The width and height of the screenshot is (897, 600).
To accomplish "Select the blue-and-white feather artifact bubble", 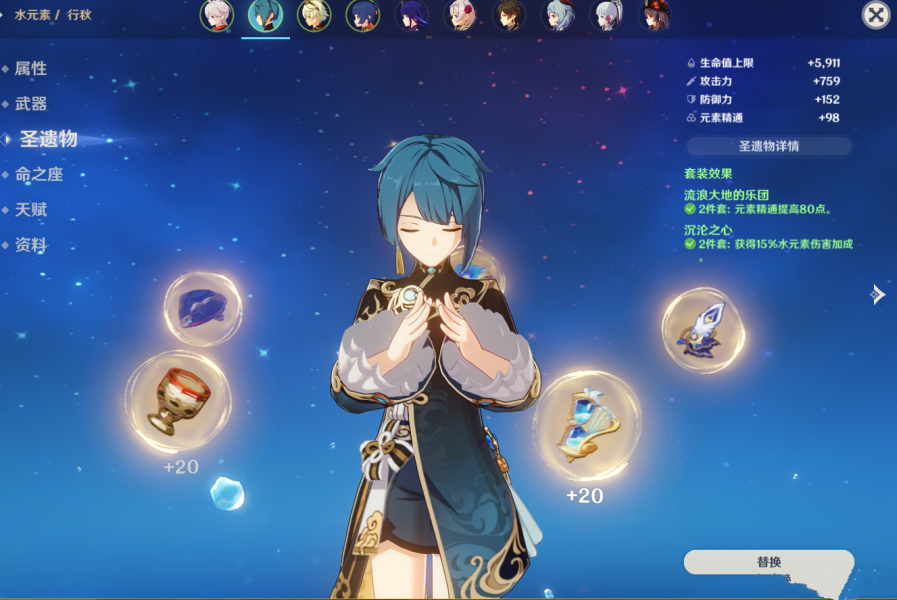I will (x=703, y=330).
